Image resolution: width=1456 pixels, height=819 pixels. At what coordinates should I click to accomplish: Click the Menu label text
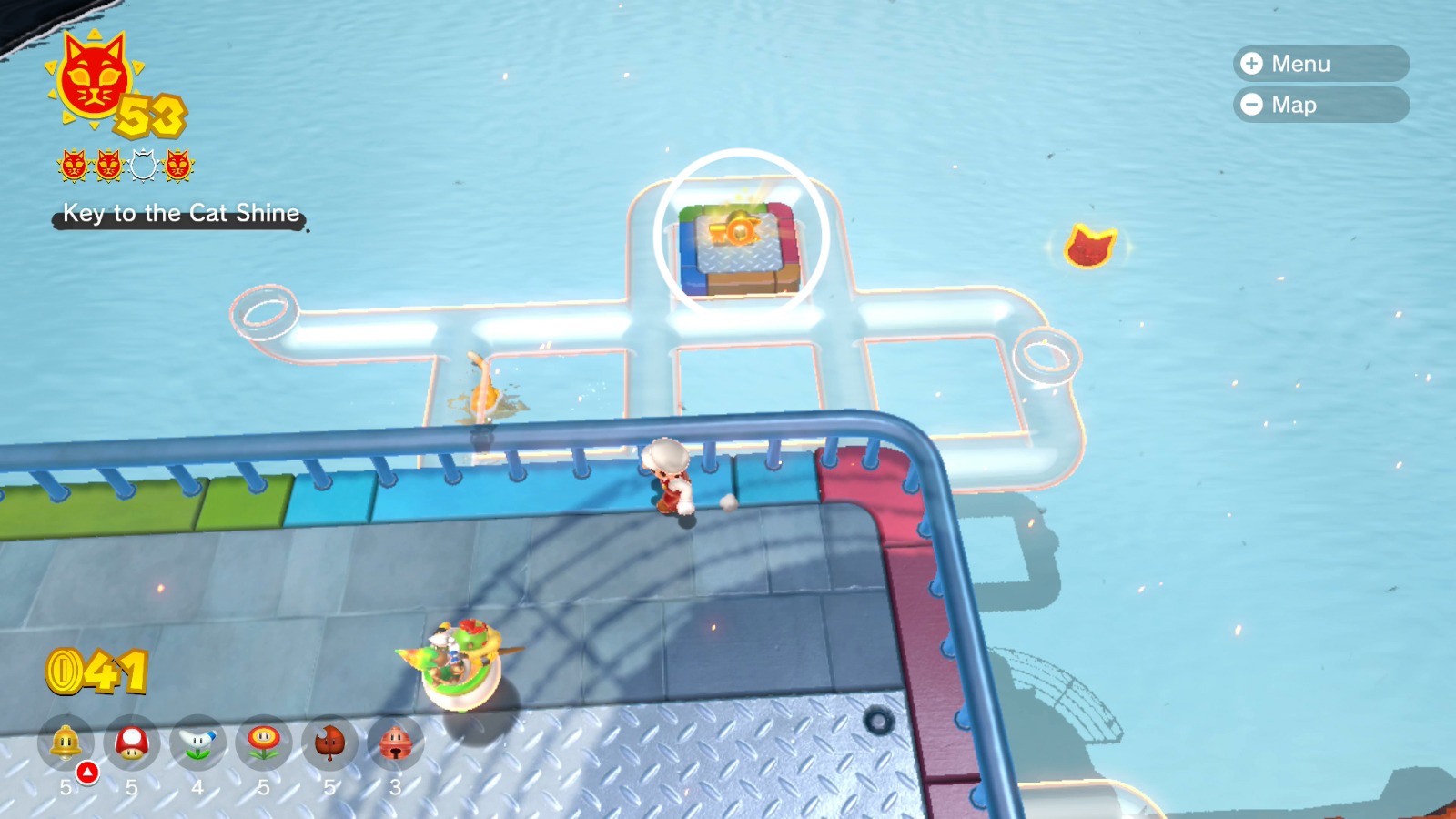click(x=1301, y=64)
